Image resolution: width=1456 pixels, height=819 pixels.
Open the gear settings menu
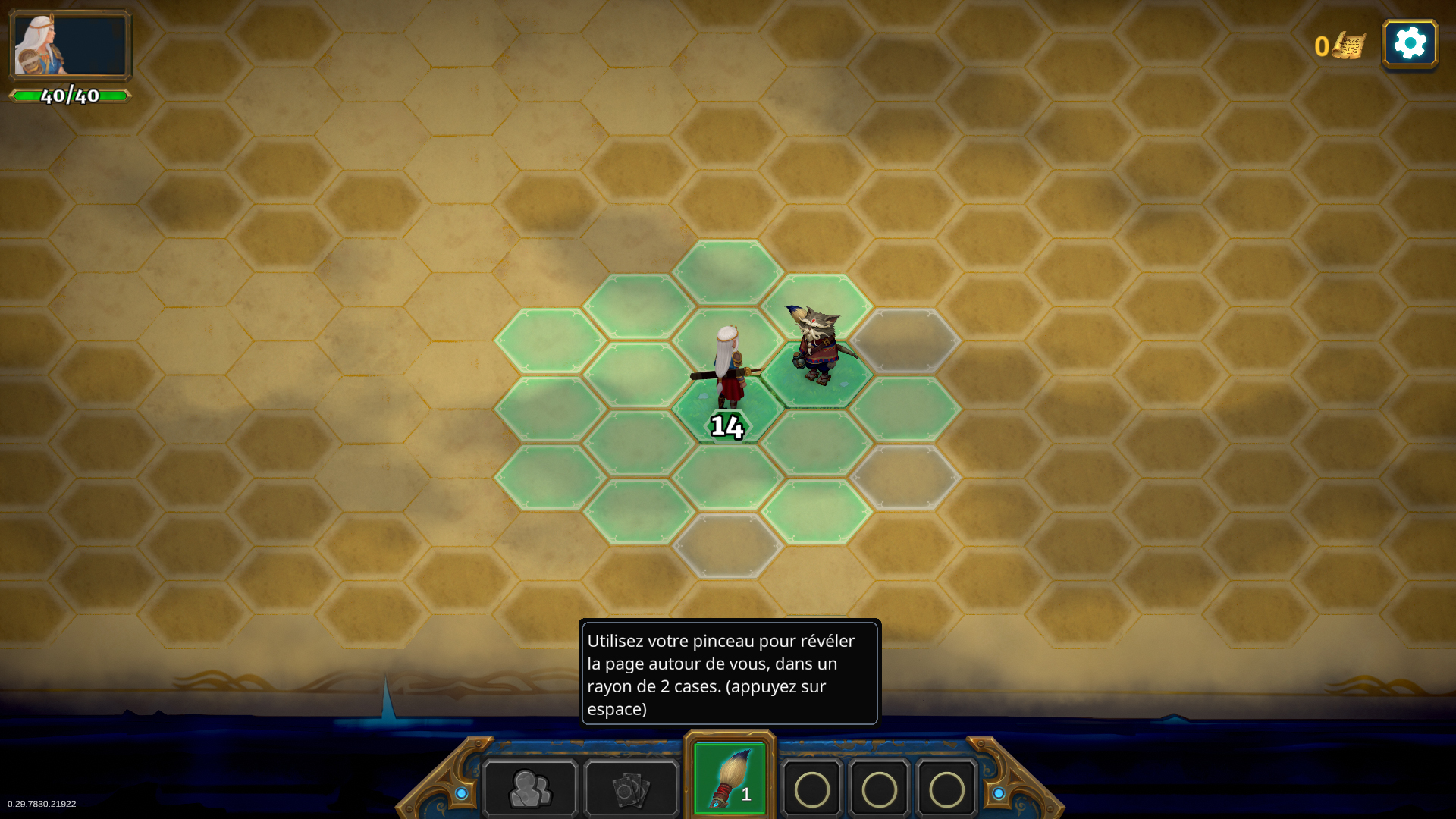point(1410,44)
